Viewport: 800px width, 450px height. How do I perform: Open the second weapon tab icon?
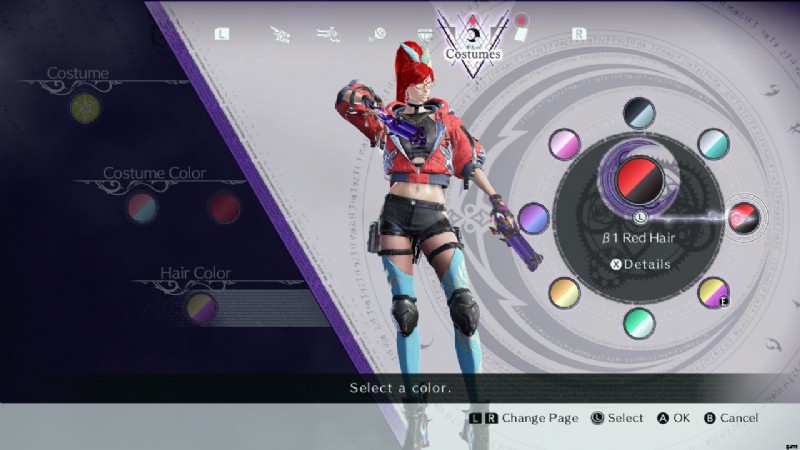click(330, 34)
